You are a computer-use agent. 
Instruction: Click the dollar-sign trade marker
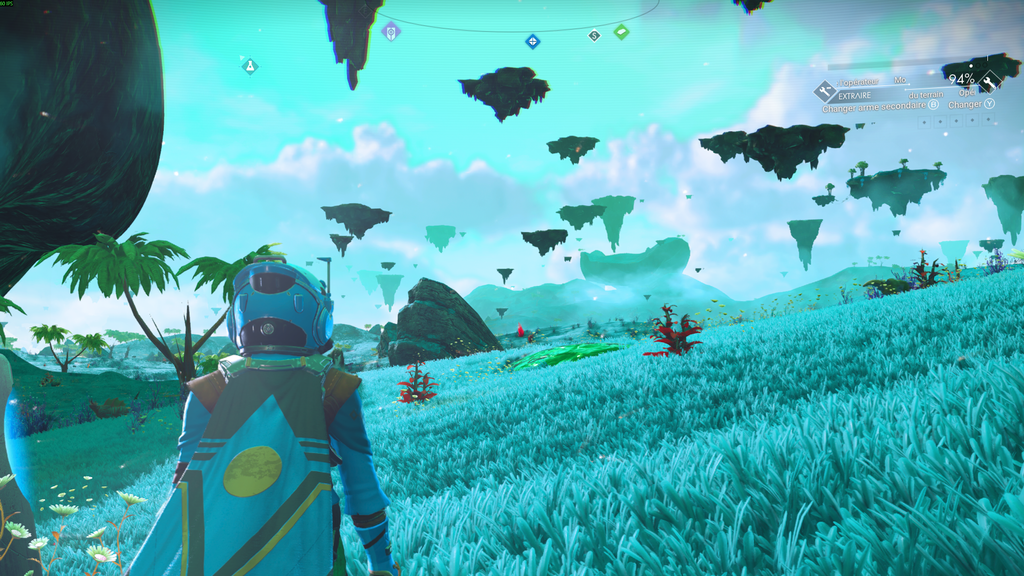click(x=594, y=36)
